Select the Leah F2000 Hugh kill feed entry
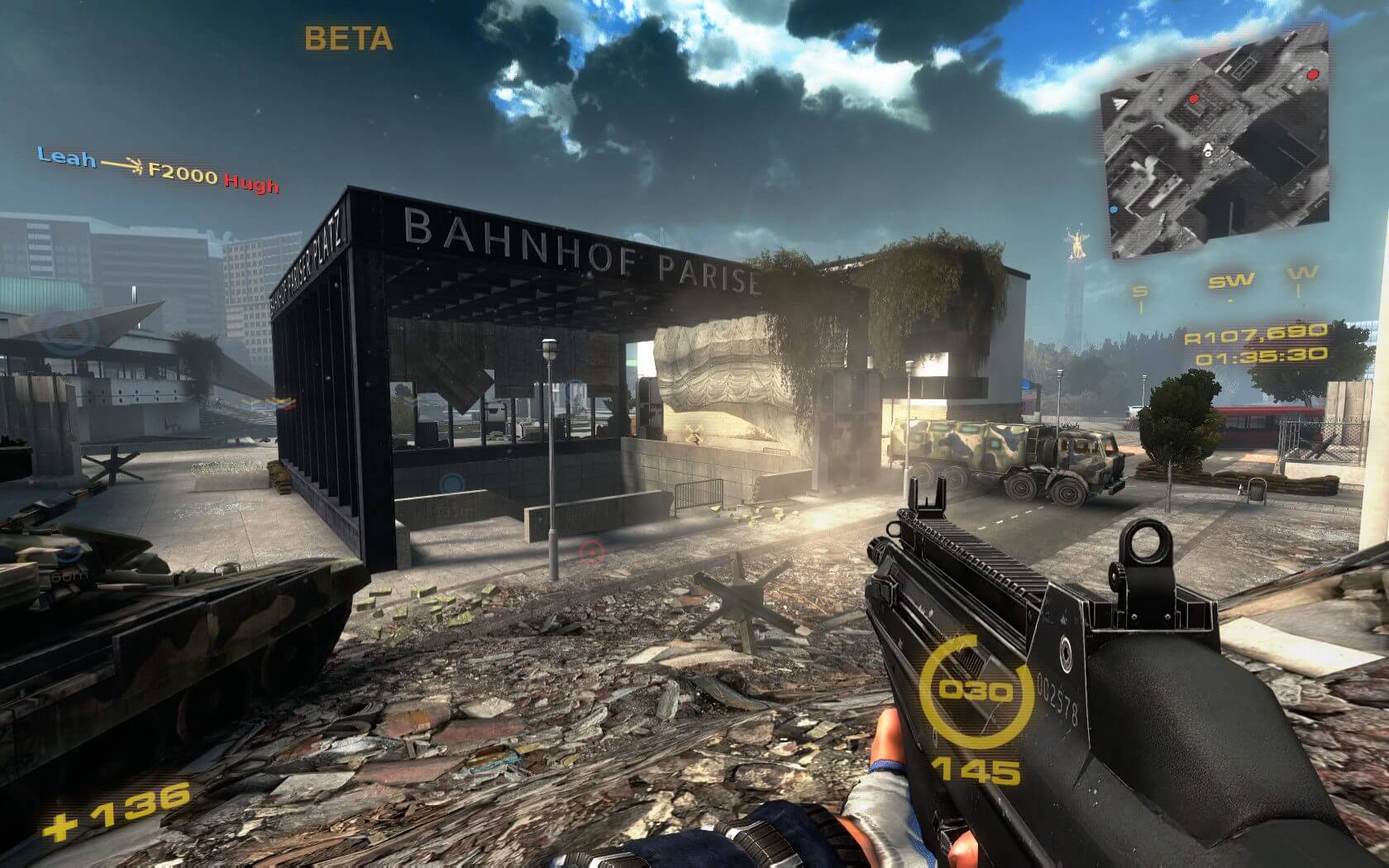 [x=158, y=169]
